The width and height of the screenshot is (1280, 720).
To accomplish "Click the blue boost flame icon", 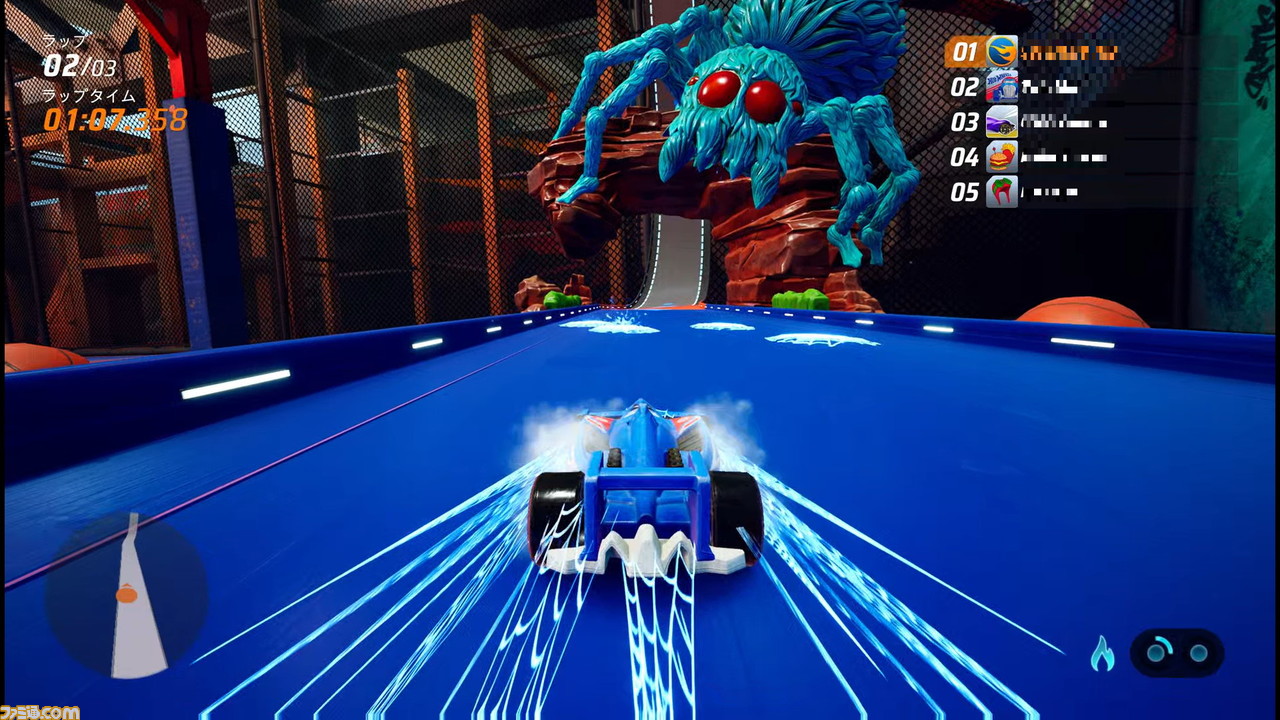I will (x=1102, y=654).
